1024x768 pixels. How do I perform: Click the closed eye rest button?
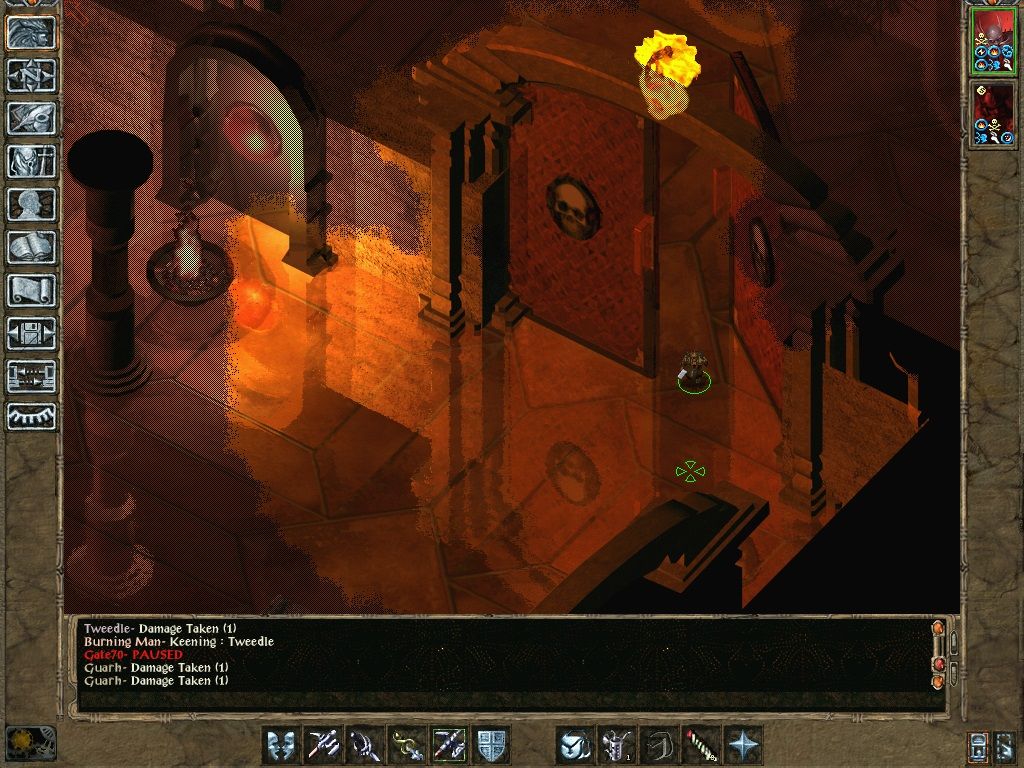[31, 417]
